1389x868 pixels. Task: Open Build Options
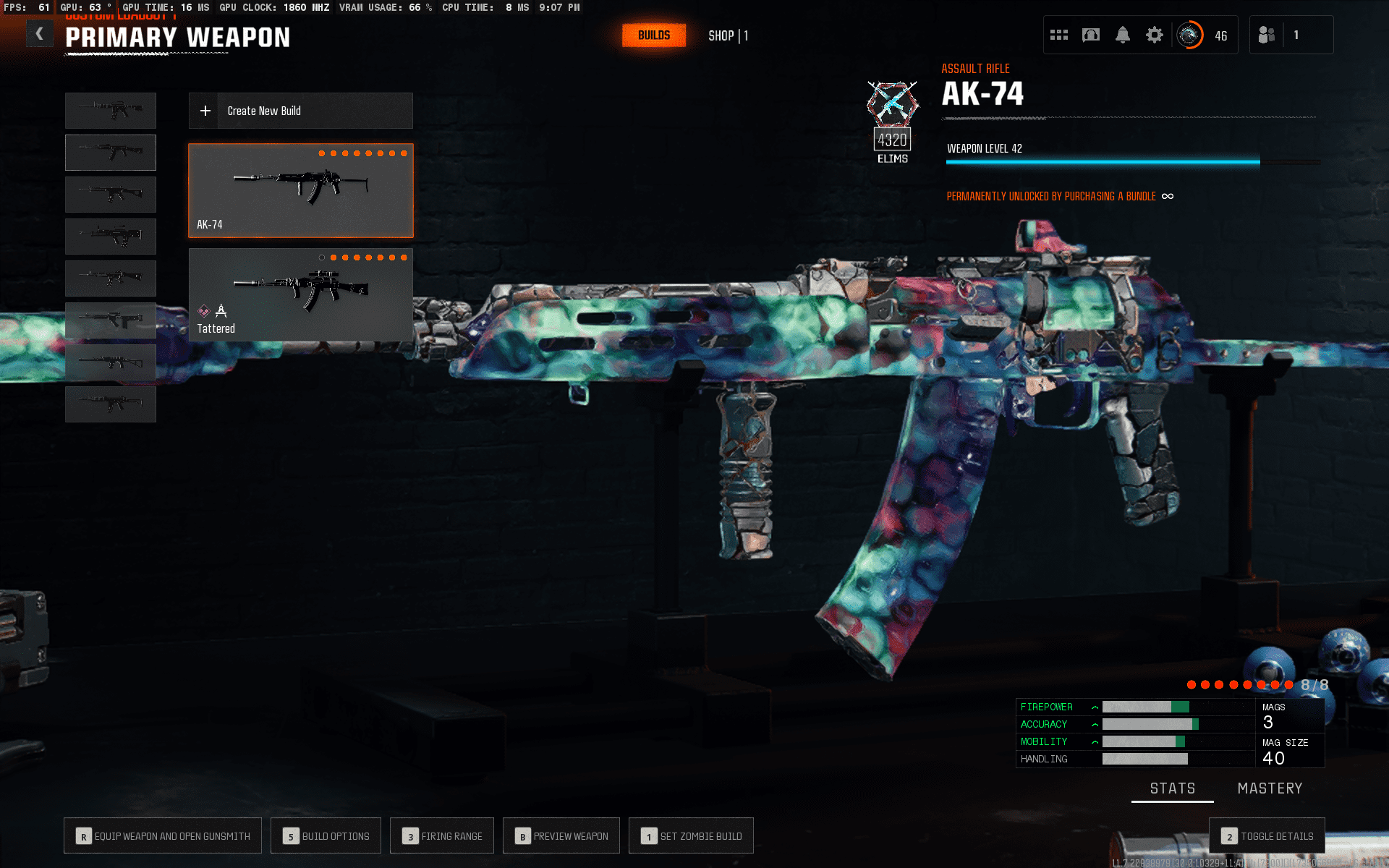click(326, 836)
